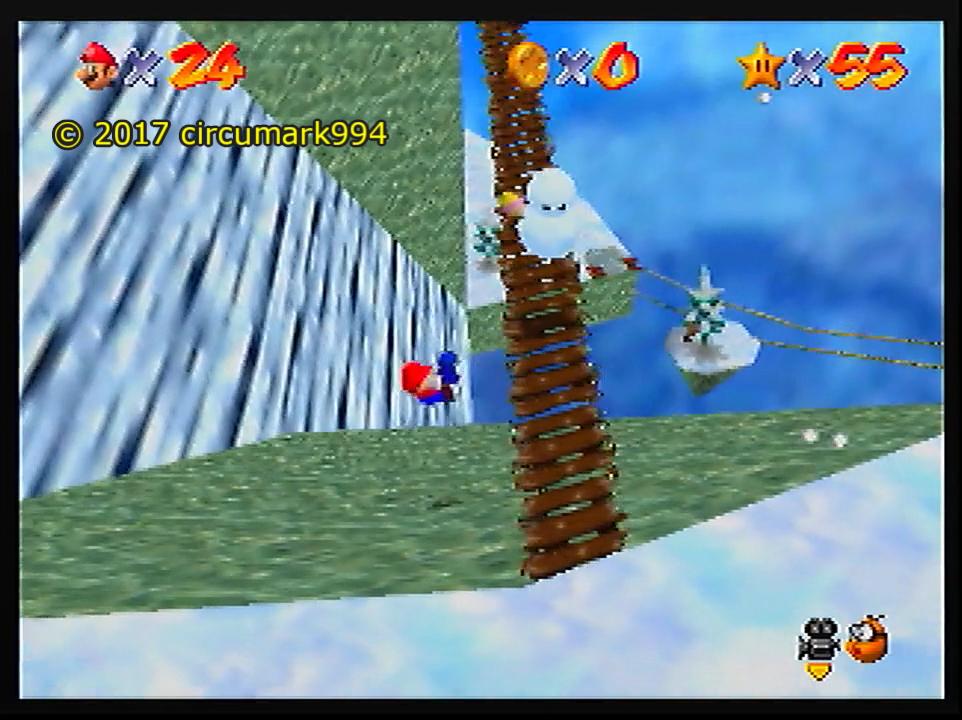The height and width of the screenshot is (720, 962).
Task: Click the Mario head lives icon
Action: pos(98,66)
